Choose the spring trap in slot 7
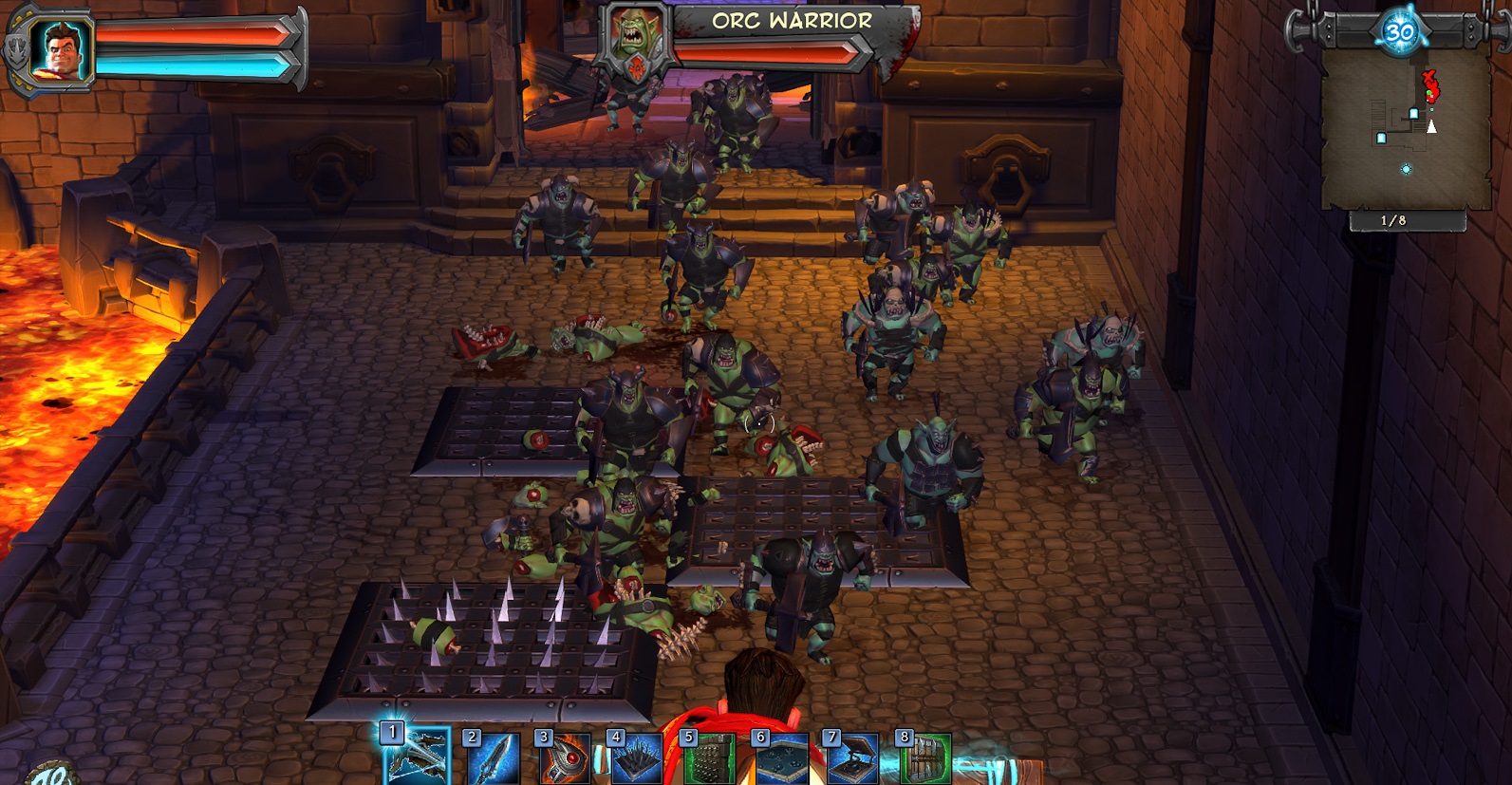The image size is (1512, 785). pyautogui.click(x=852, y=760)
